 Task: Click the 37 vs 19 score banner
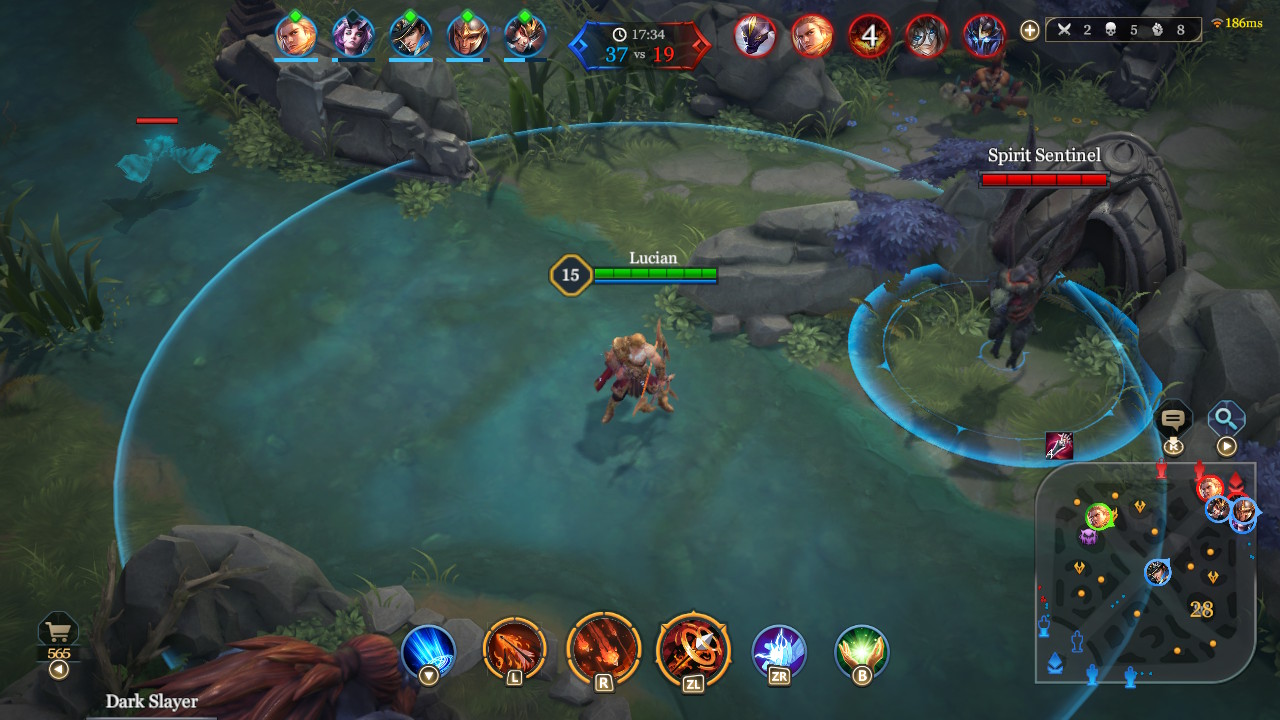(648, 45)
